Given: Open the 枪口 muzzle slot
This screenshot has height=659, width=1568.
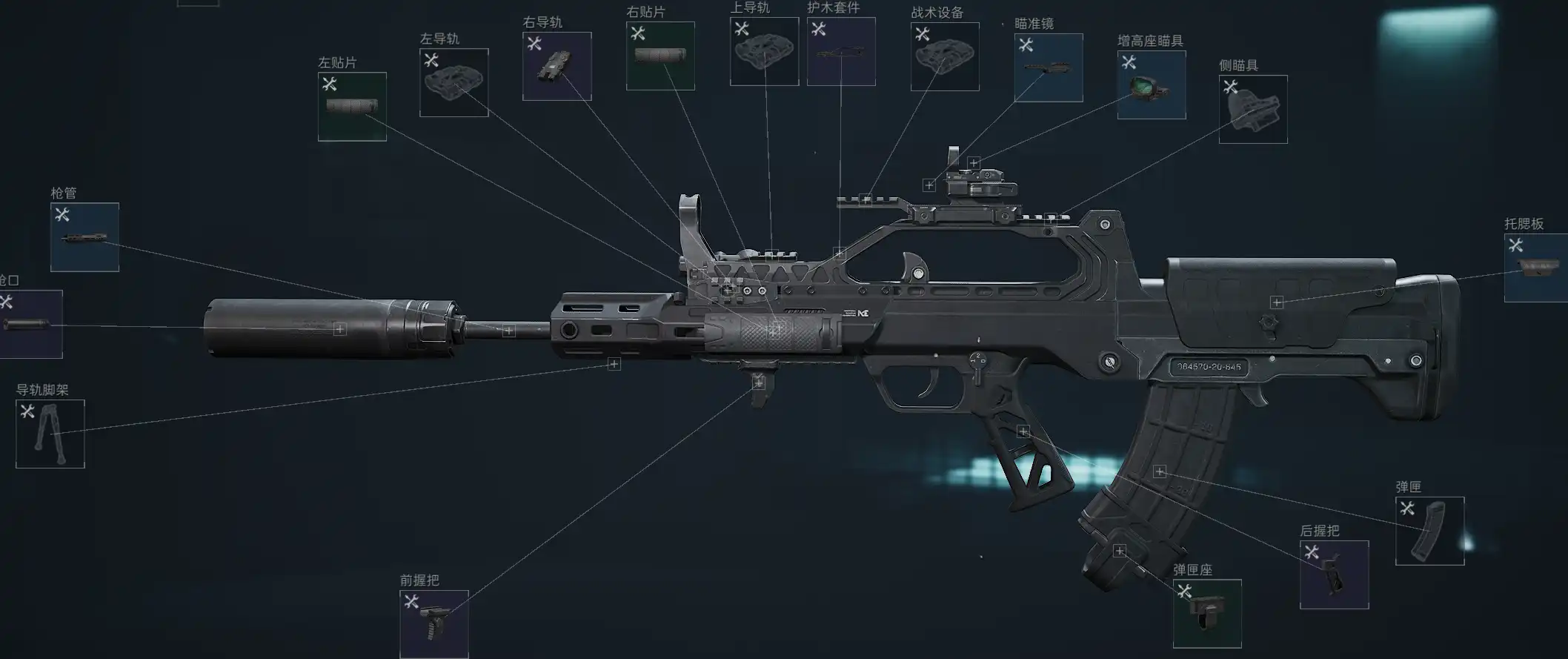Looking at the screenshot, I should tap(30, 325).
